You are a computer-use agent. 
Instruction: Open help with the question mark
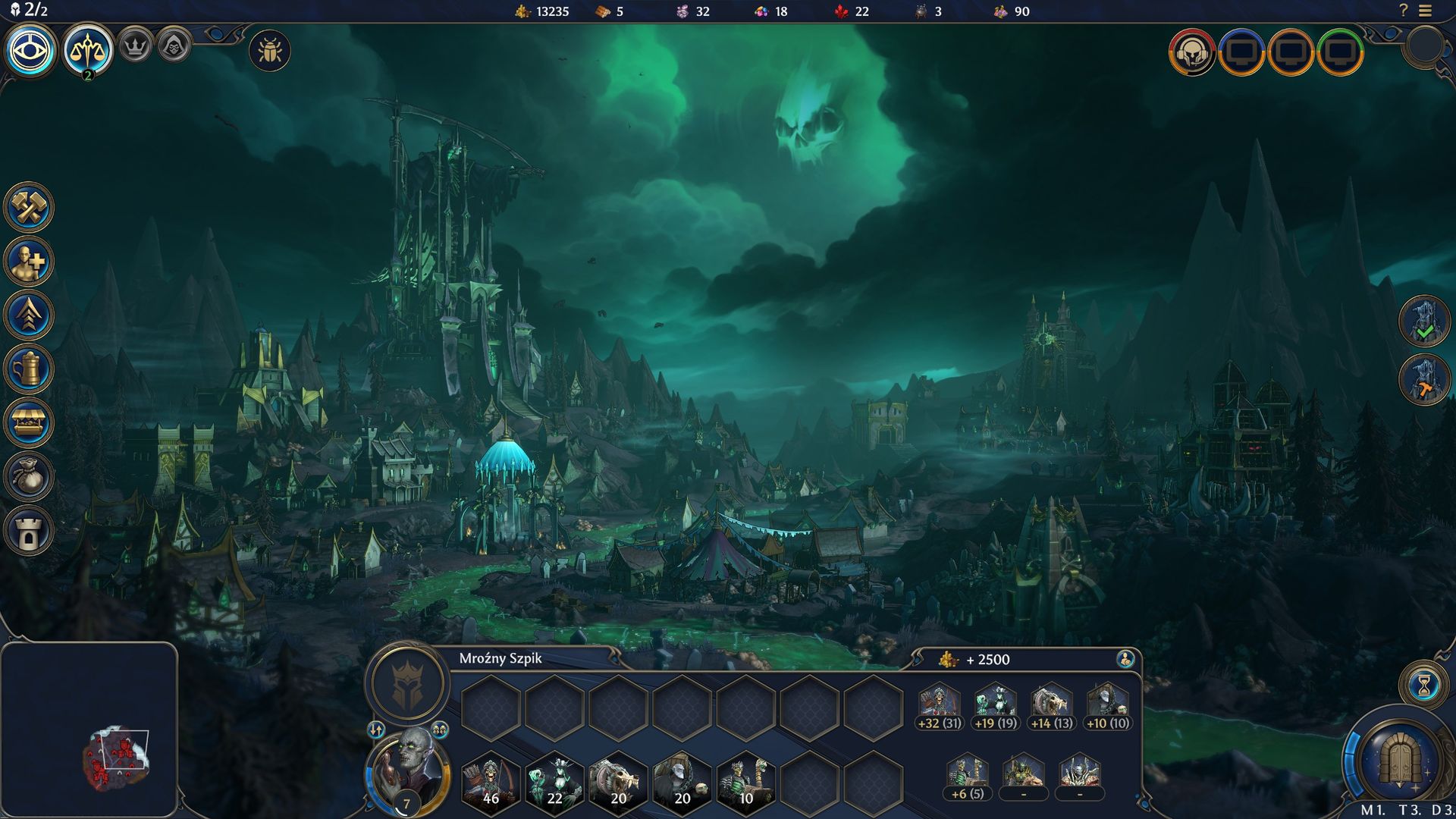point(1403,11)
